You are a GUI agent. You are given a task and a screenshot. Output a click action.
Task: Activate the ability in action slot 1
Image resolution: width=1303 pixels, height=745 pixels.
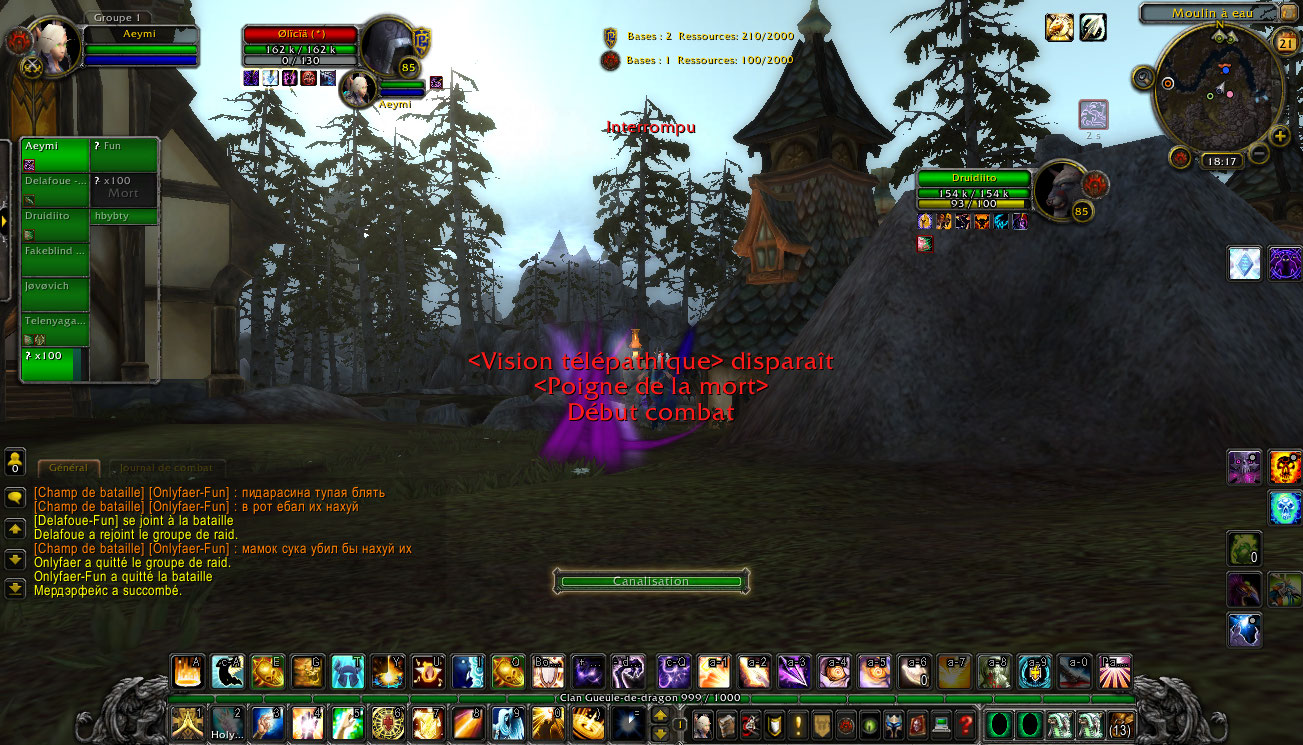(187, 722)
